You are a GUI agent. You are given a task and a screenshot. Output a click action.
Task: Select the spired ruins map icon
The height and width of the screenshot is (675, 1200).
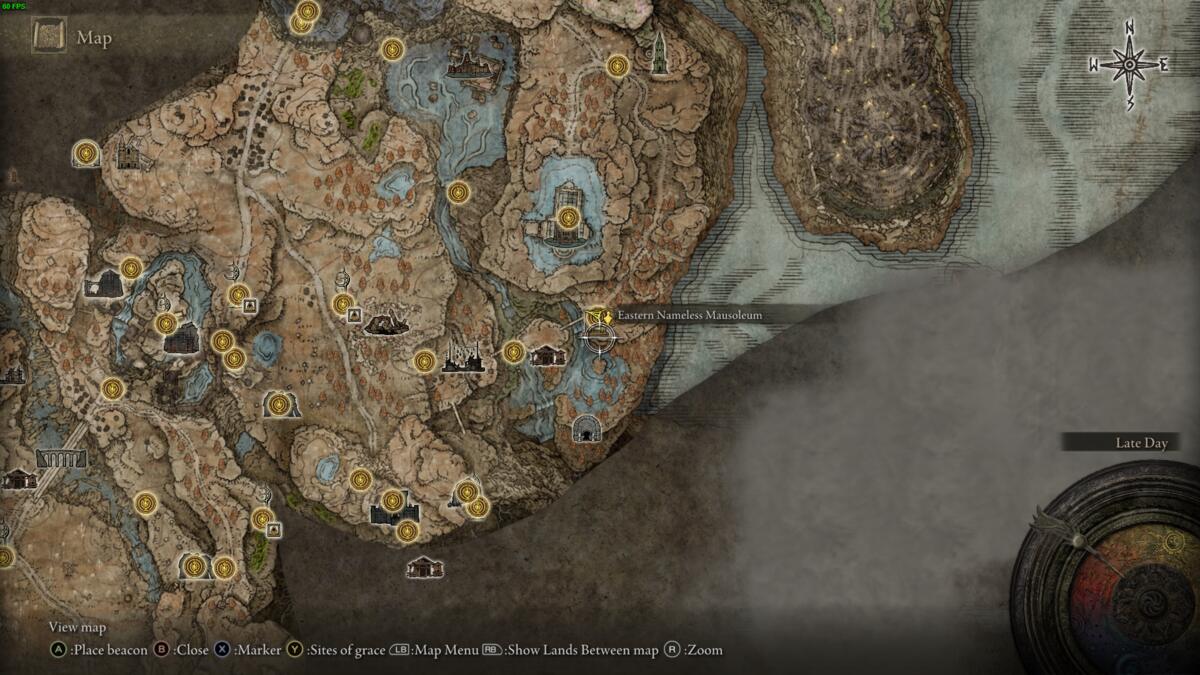[x=463, y=357]
